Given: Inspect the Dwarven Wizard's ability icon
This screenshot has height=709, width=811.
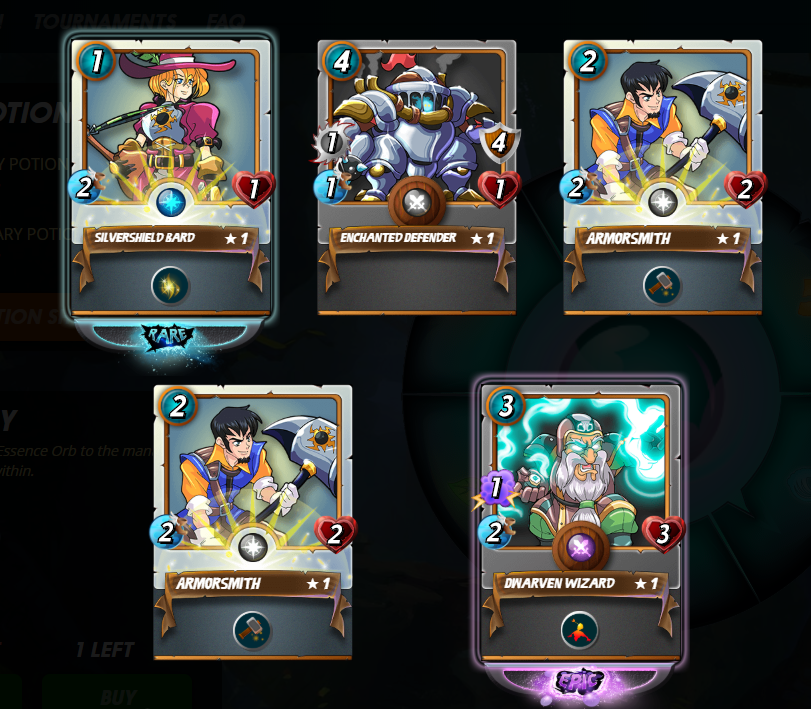Looking at the screenshot, I should 580,630.
